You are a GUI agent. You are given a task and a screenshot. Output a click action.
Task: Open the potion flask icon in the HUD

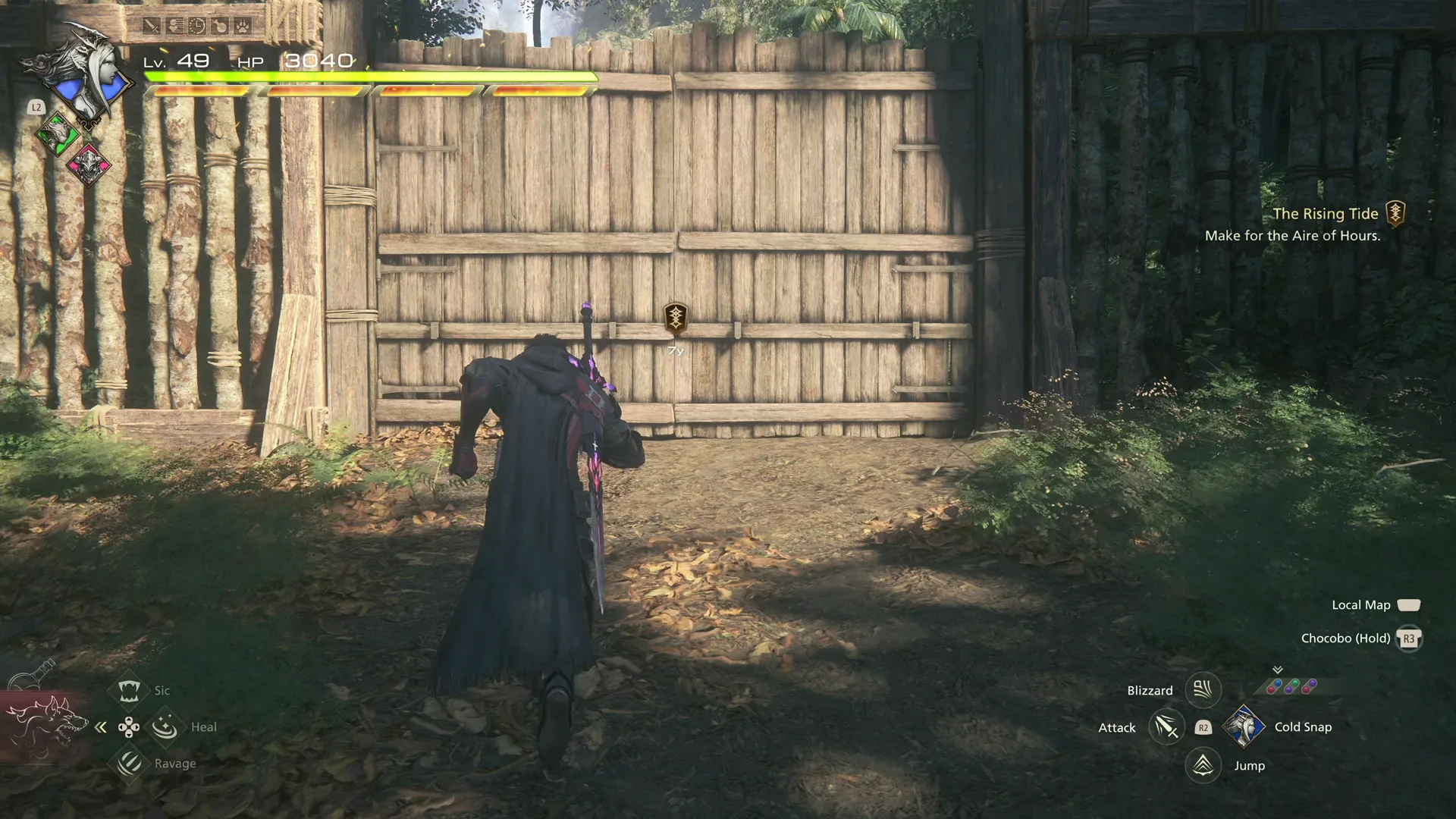(219, 24)
